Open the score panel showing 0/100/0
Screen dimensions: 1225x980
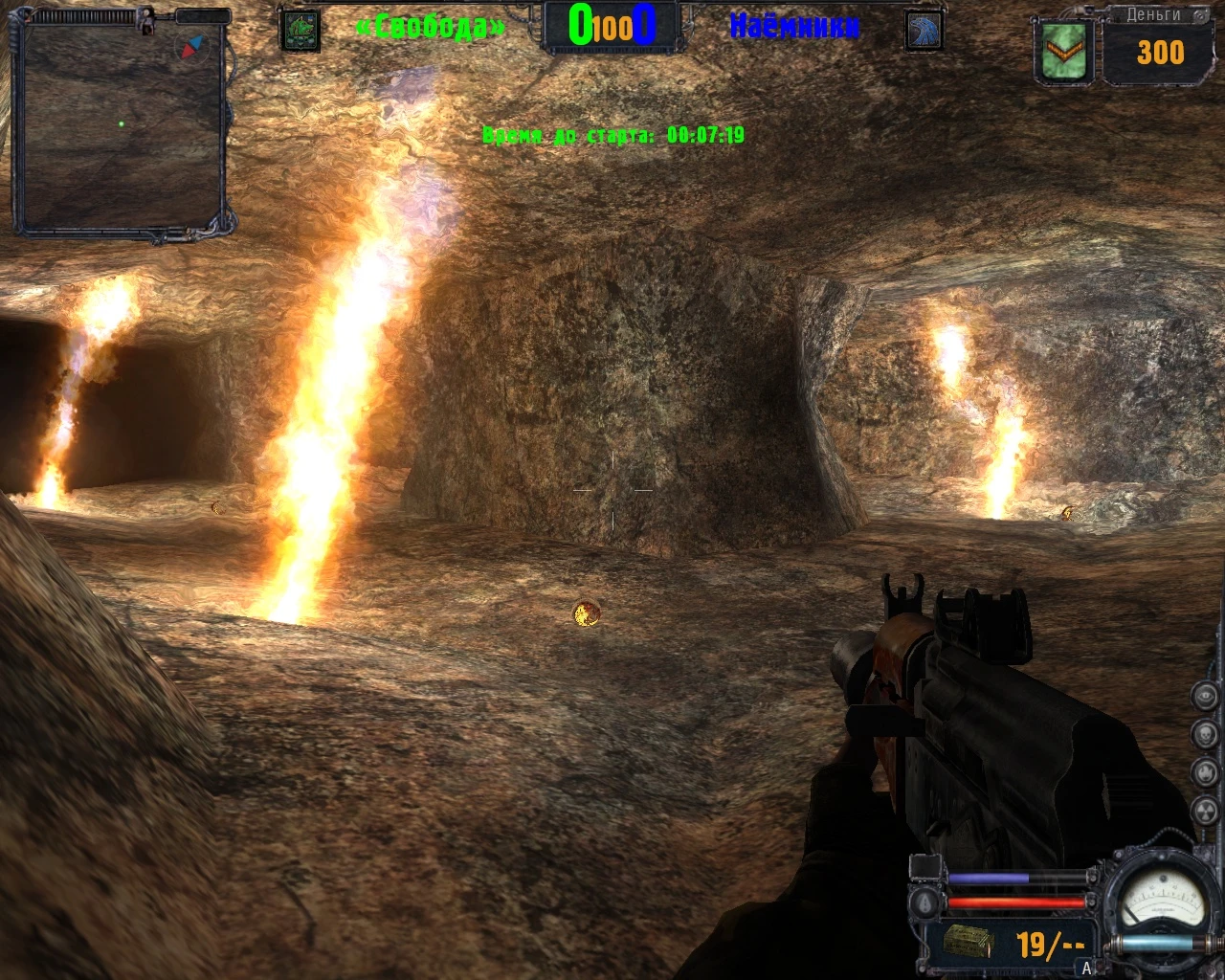611,28
